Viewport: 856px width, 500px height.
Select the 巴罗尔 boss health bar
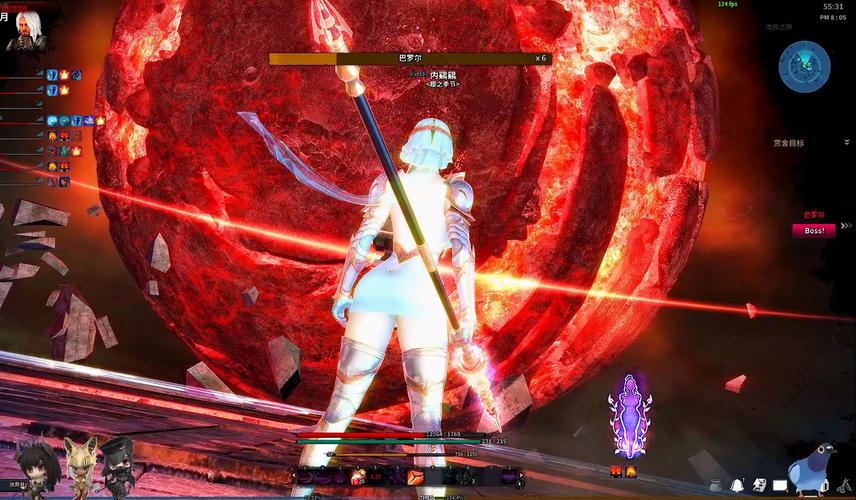click(x=410, y=59)
